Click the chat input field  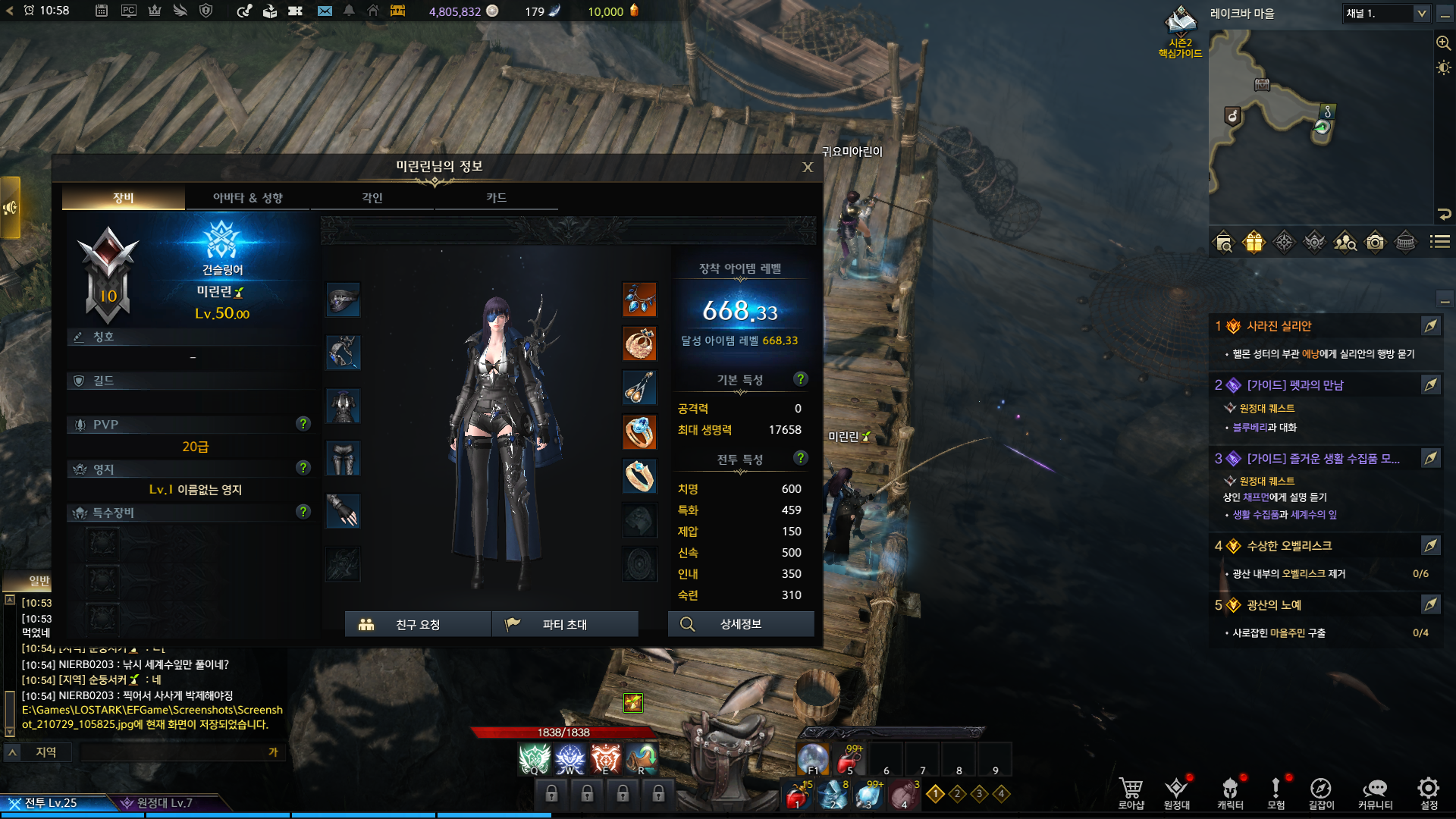tap(174, 752)
